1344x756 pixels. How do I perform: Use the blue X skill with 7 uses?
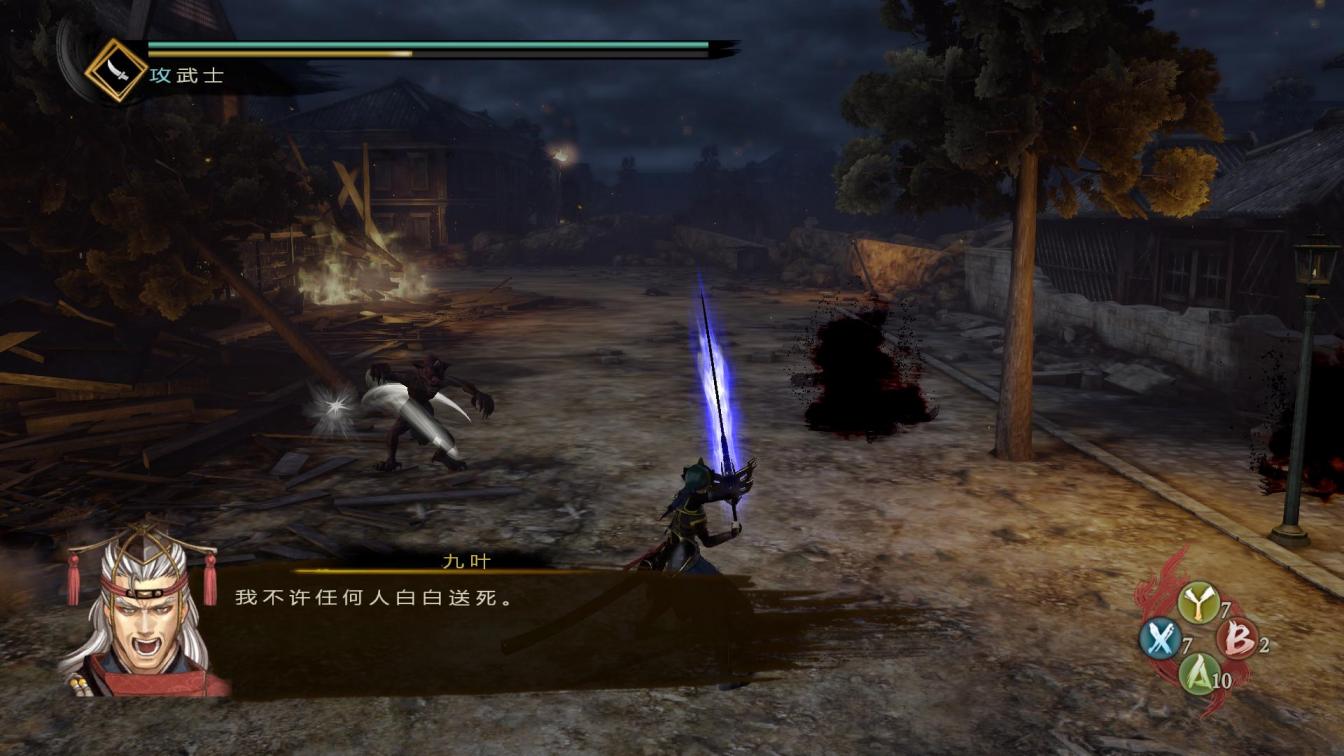click(x=1160, y=638)
